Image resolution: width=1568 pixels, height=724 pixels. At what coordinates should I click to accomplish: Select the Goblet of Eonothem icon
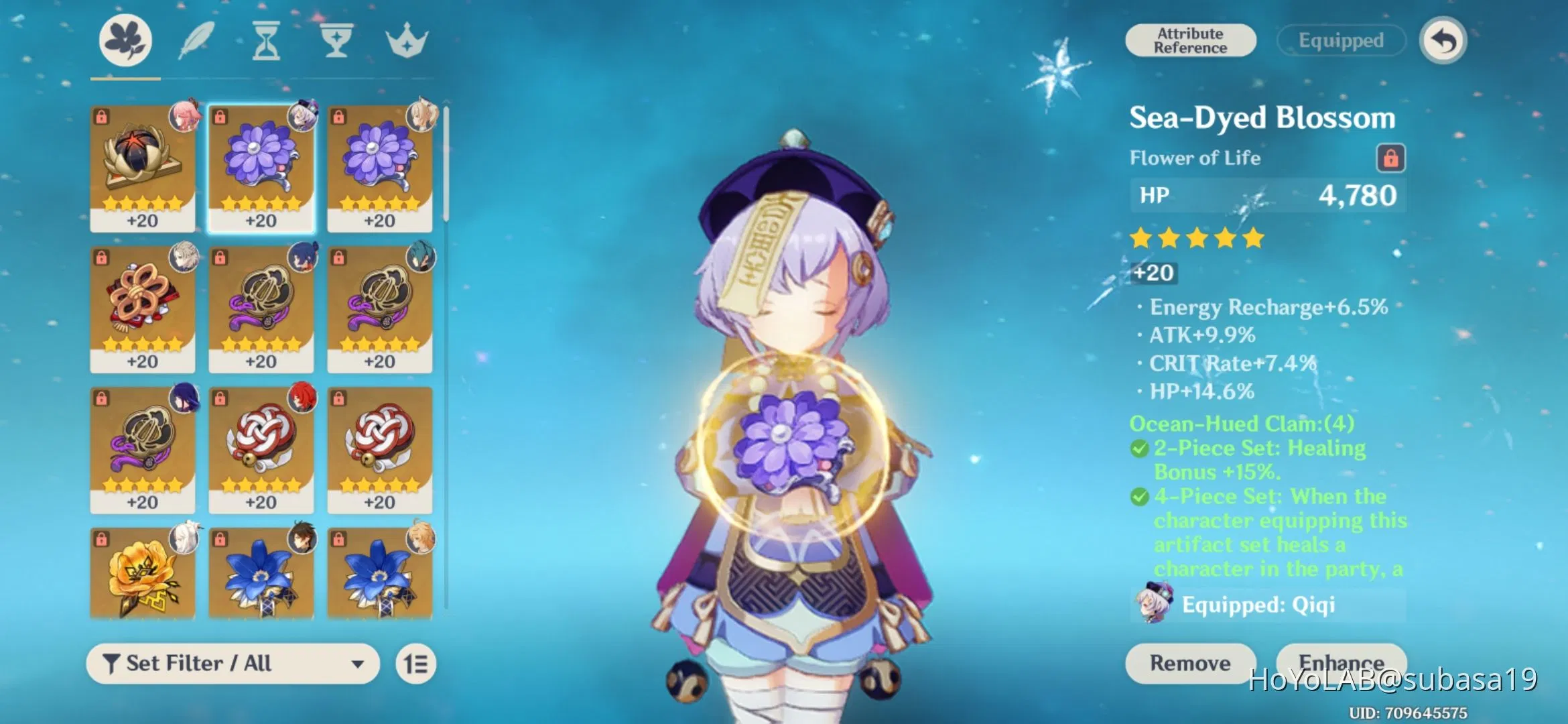pyautogui.click(x=337, y=40)
